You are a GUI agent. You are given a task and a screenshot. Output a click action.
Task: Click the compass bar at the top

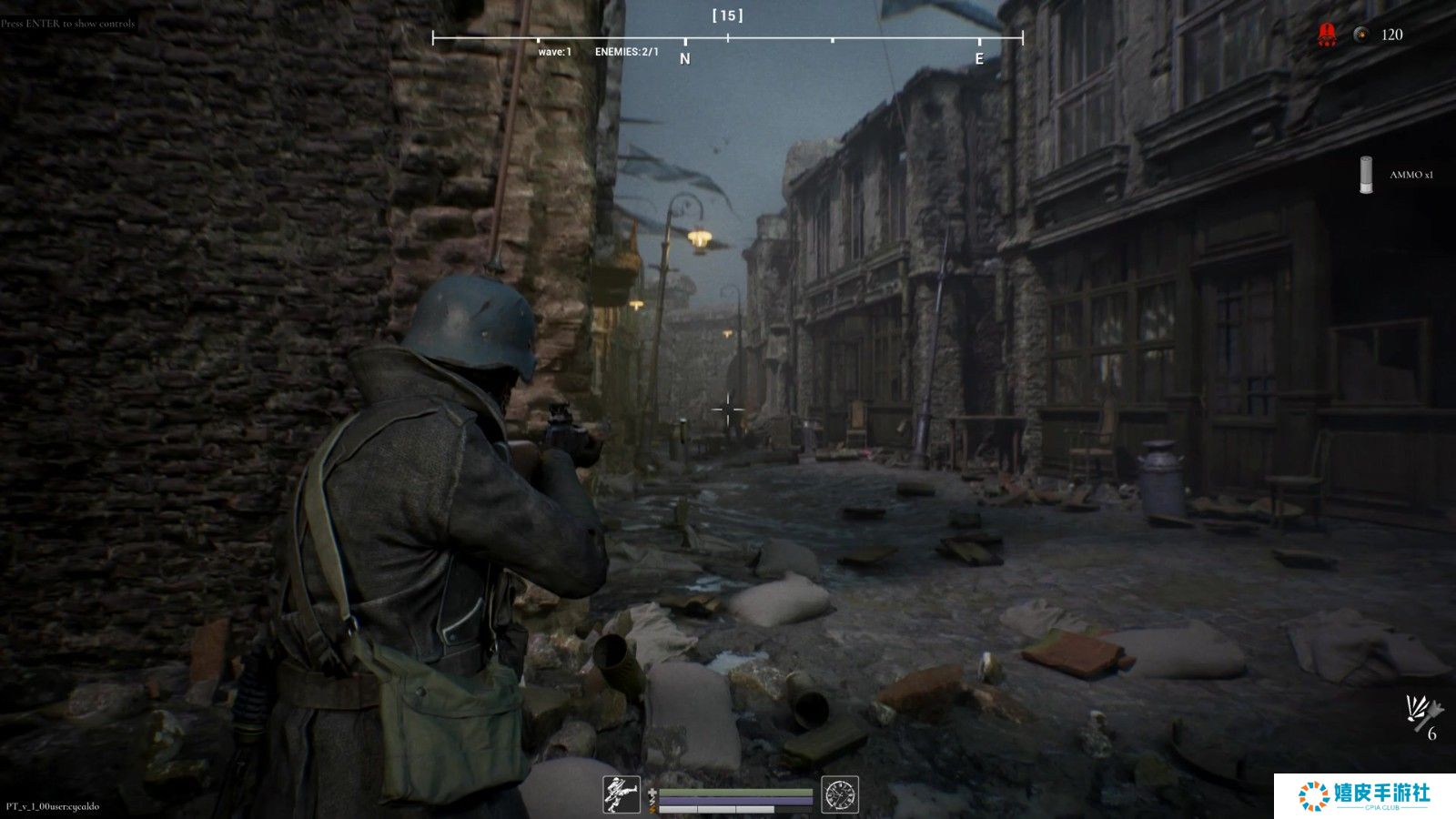727,38
